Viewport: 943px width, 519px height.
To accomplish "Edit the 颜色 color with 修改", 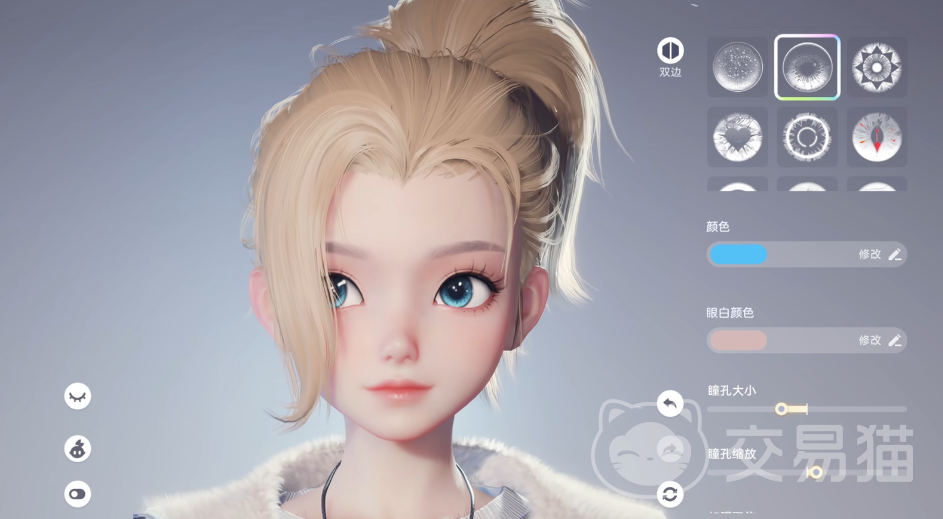I will click(880, 254).
